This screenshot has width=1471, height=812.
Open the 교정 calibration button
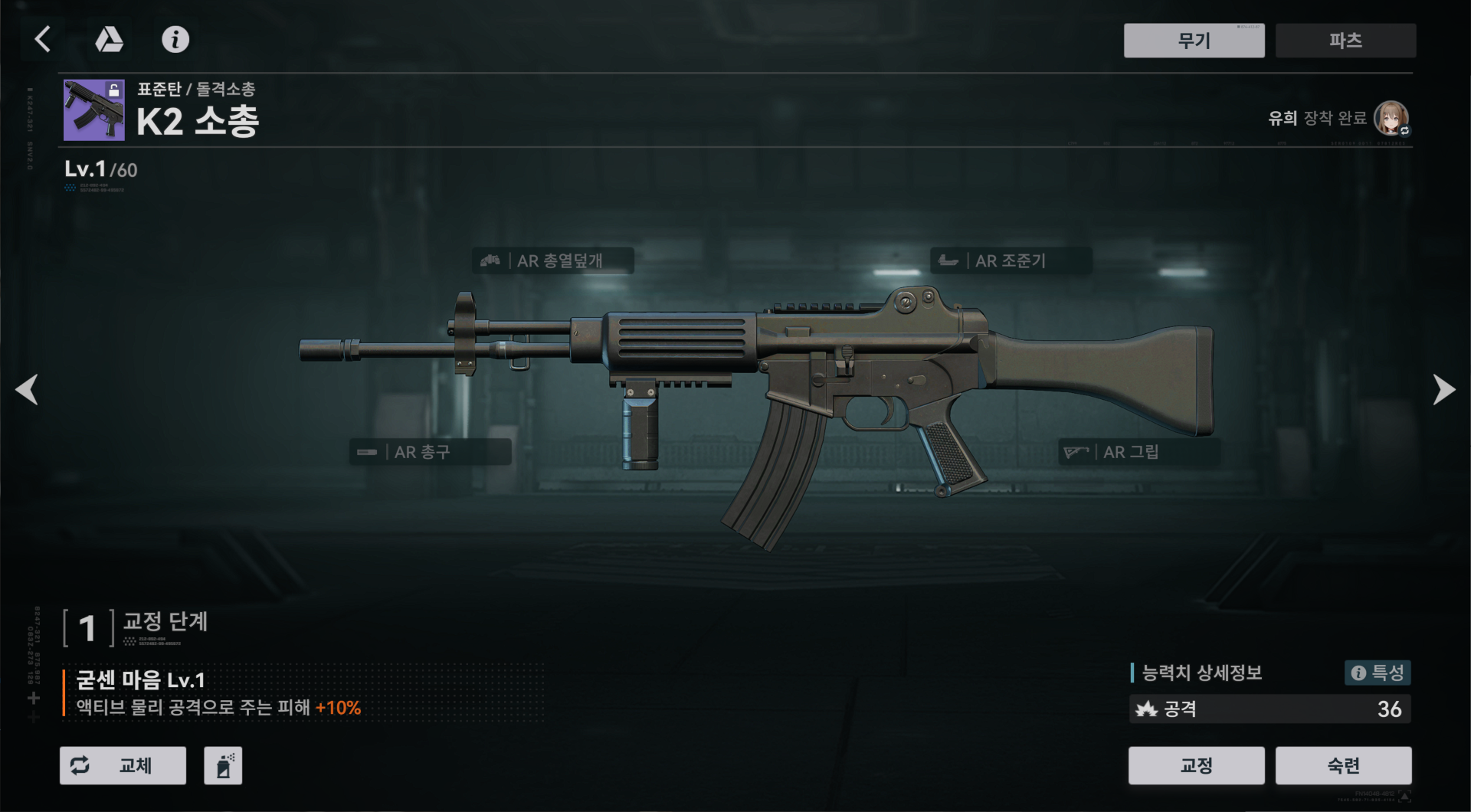point(1196,765)
